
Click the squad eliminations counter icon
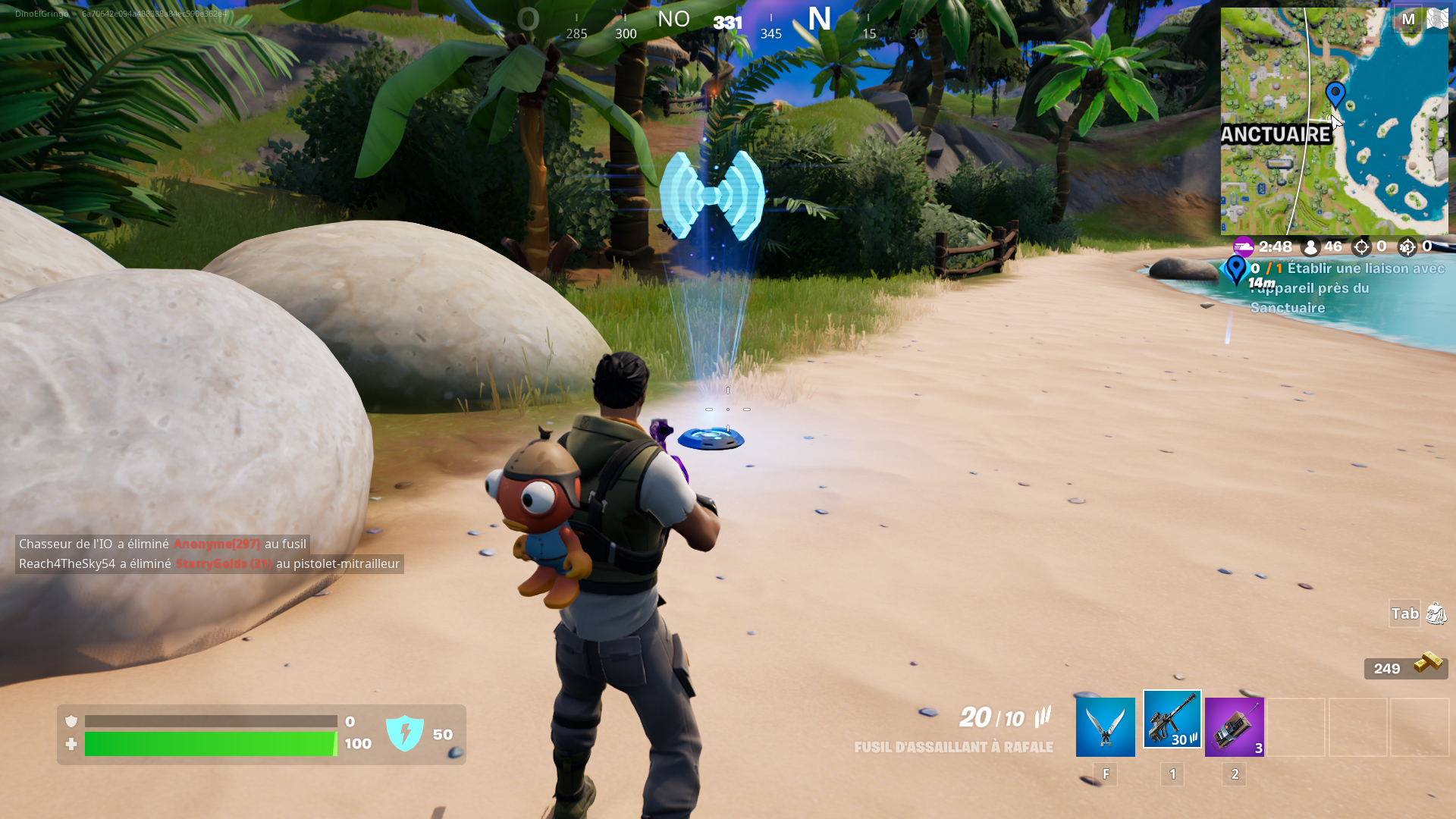(x=1407, y=246)
